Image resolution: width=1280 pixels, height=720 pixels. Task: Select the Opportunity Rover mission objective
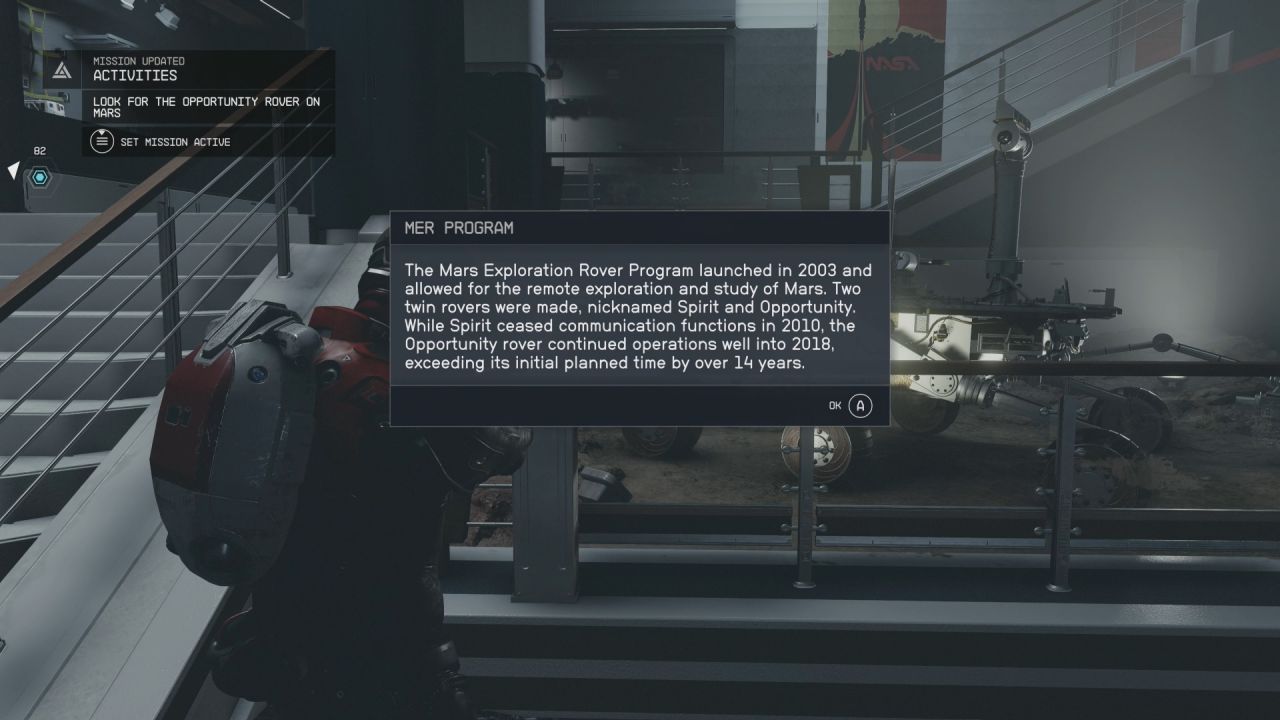[207, 107]
